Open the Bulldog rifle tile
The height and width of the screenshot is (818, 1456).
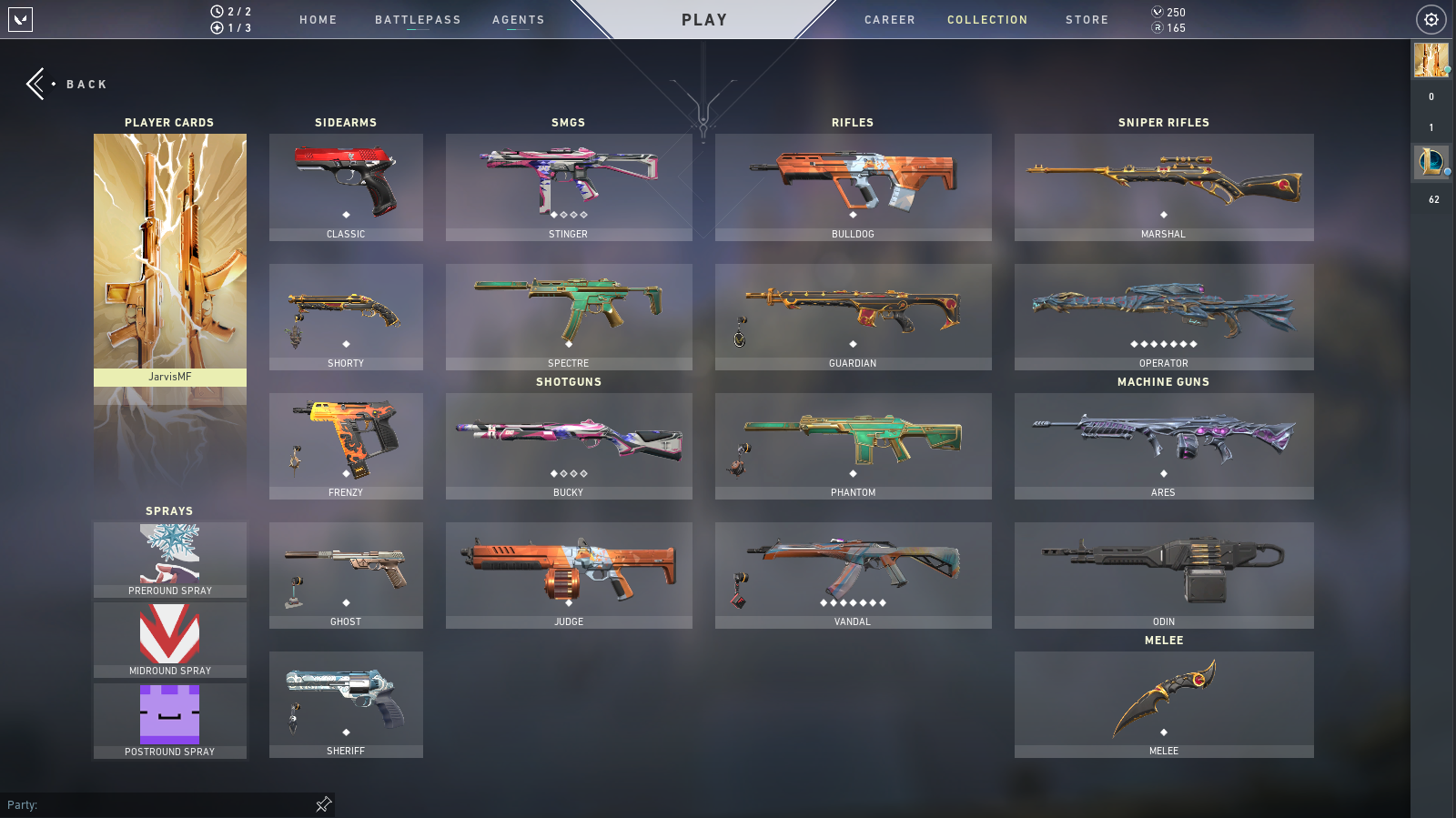853,187
